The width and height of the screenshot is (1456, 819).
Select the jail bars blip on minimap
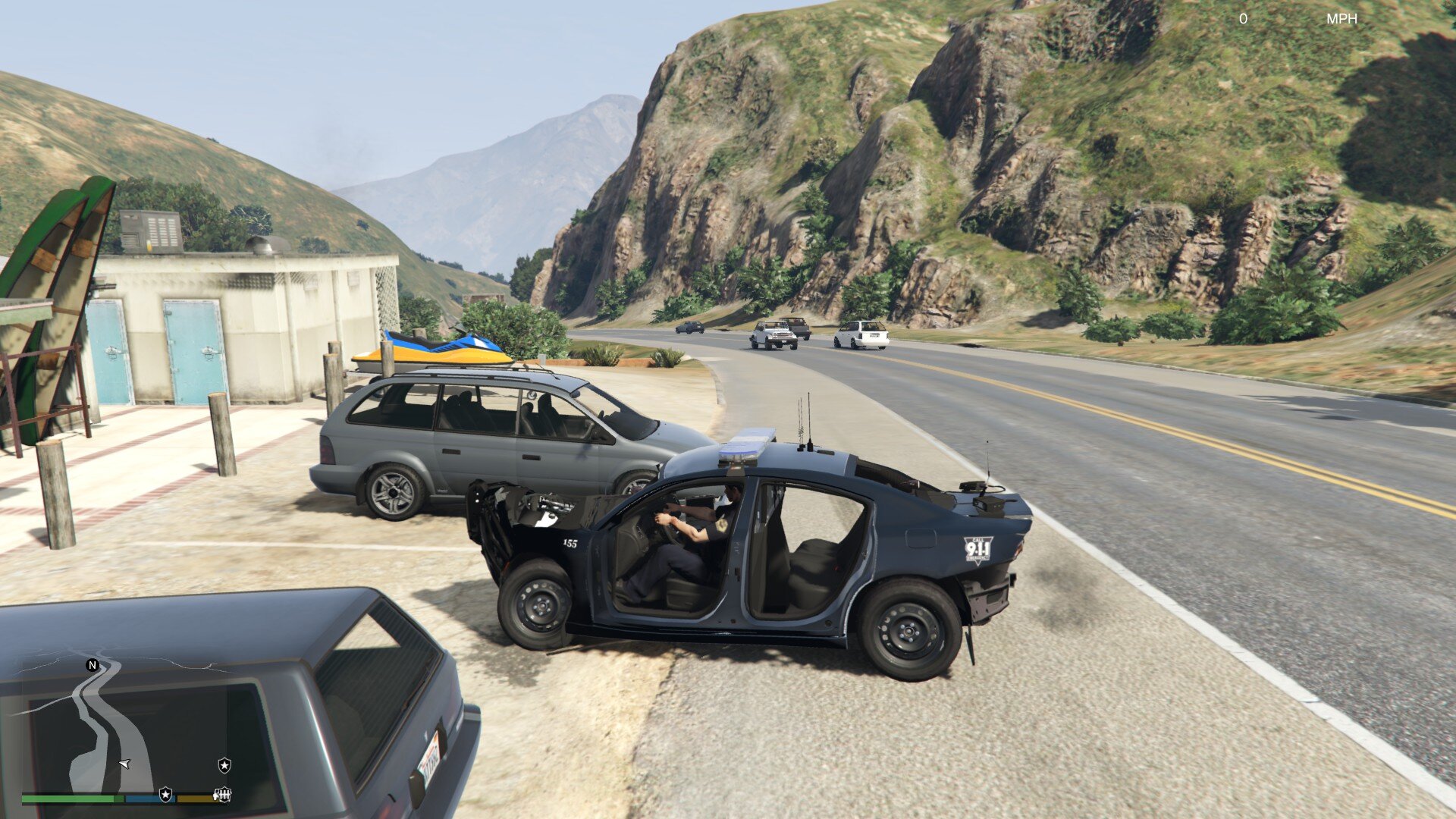[x=222, y=794]
